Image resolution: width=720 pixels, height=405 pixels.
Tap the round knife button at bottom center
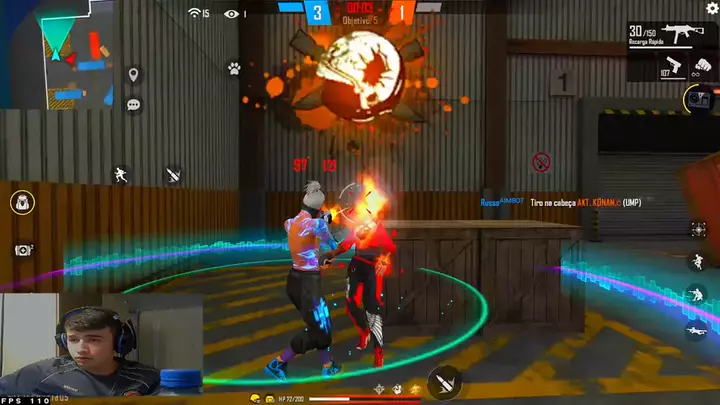(444, 382)
